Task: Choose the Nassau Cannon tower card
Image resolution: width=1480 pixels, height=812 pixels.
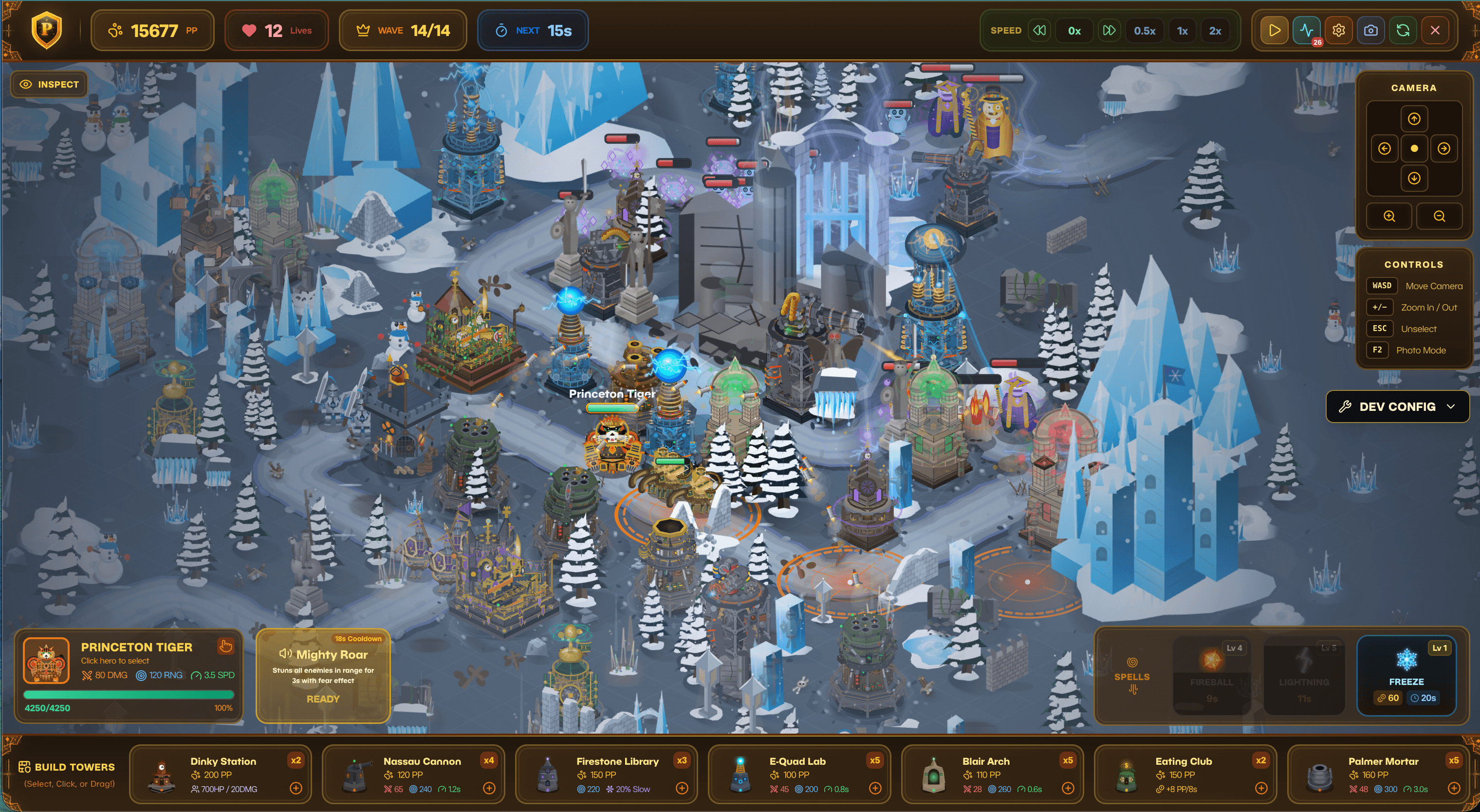Action: coord(413,774)
